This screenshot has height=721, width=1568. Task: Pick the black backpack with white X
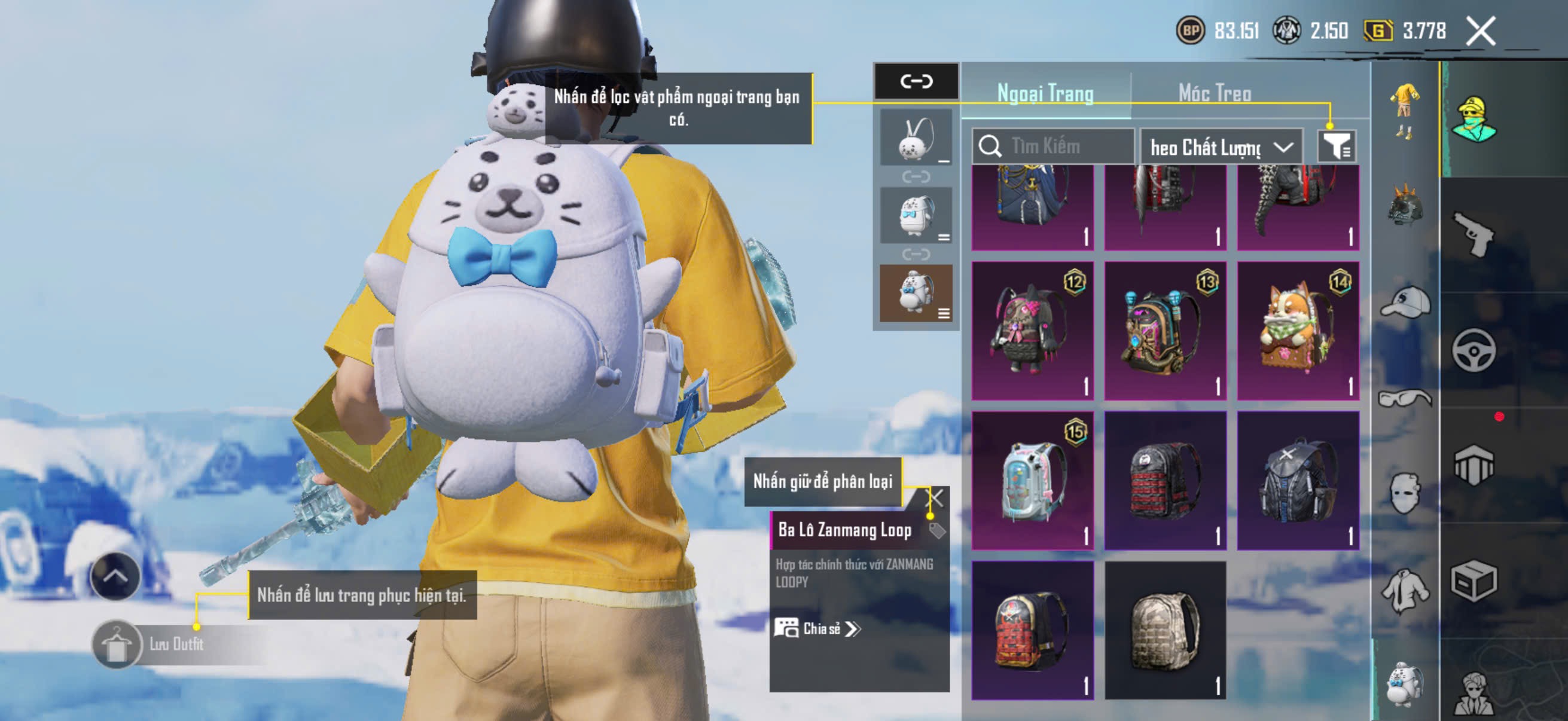[x=1298, y=481]
